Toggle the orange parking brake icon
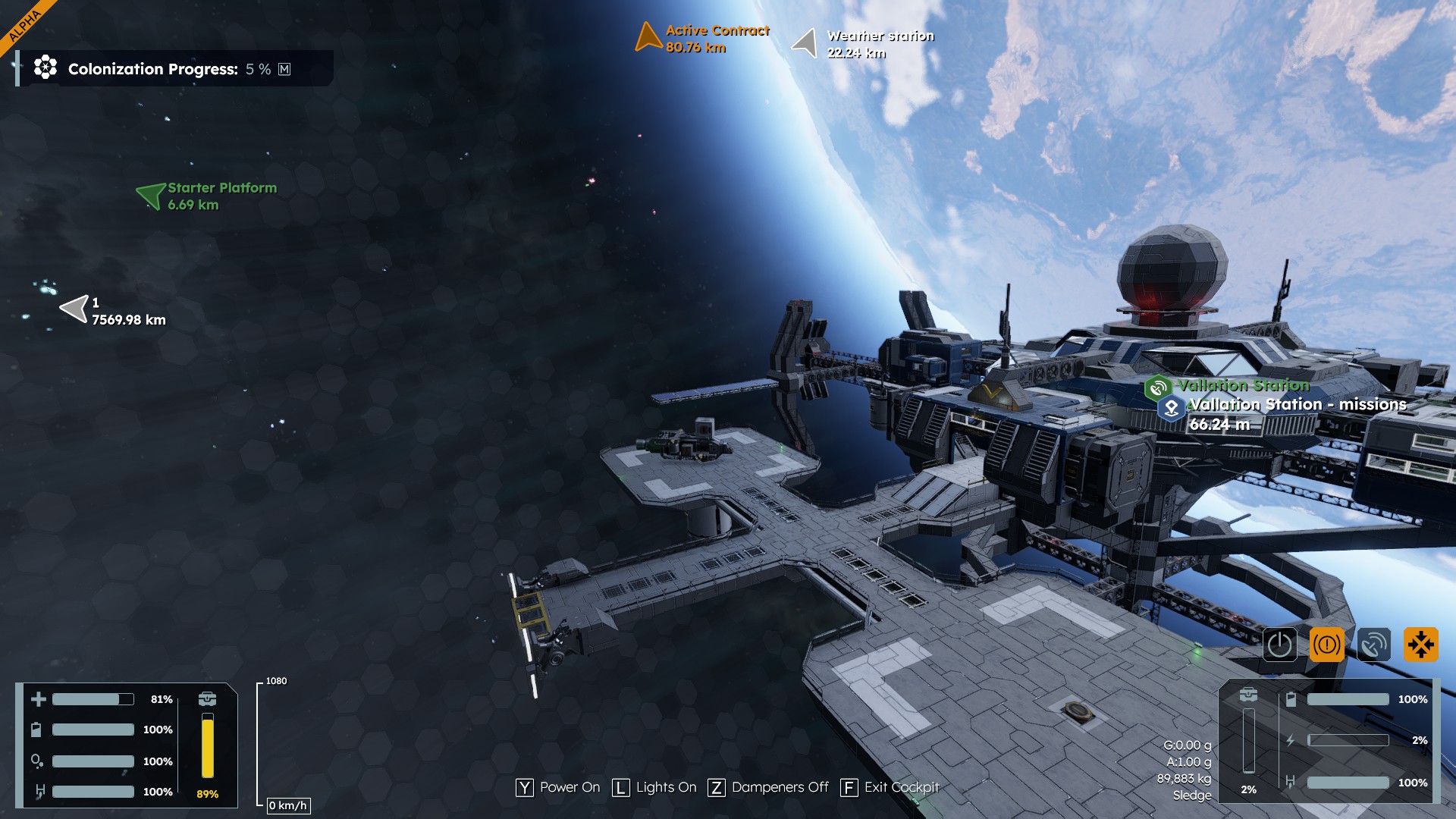This screenshot has height=819, width=1456. pos(1326,645)
